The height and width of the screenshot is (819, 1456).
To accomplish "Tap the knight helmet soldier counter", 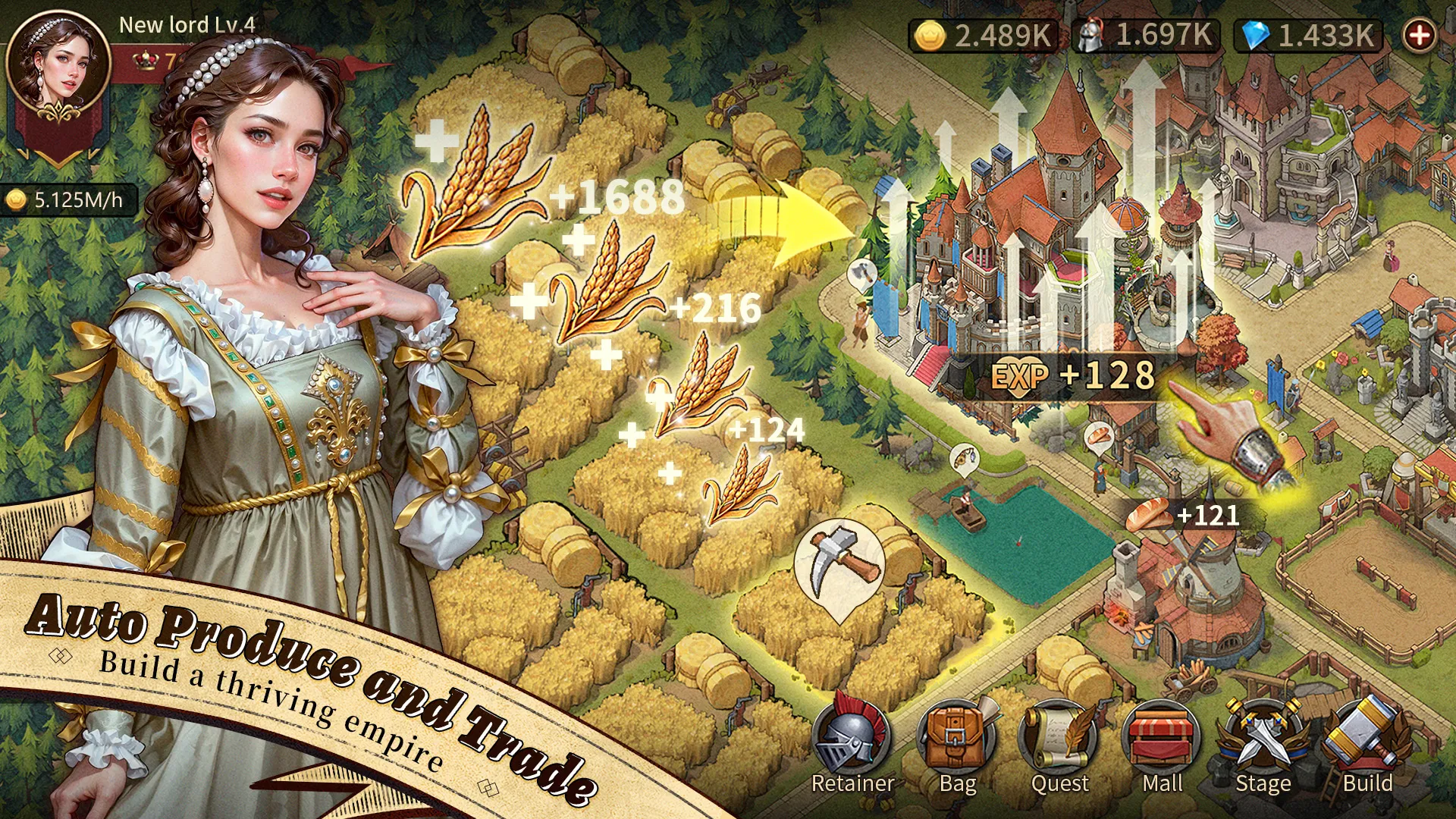I will point(1147,36).
